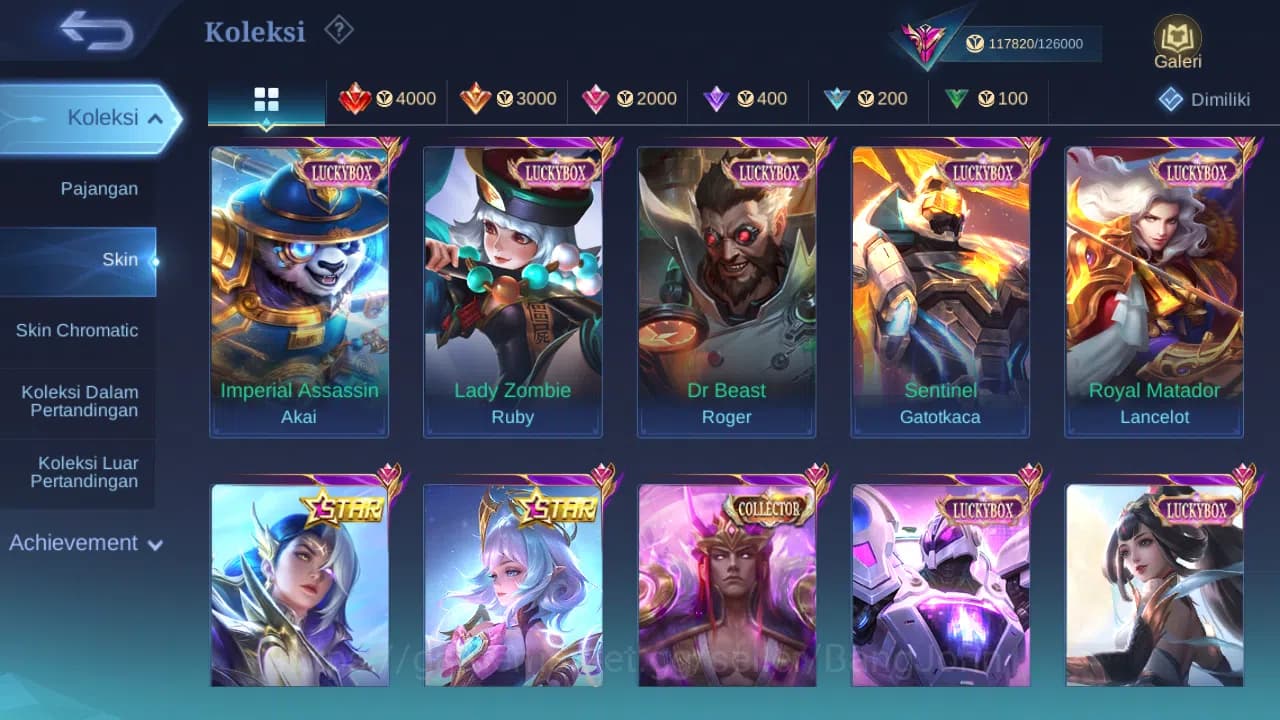The width and height of the screenshot is (1280, 720).
Task: Select the grid view filter above the skins
Action: pos(266,99)
